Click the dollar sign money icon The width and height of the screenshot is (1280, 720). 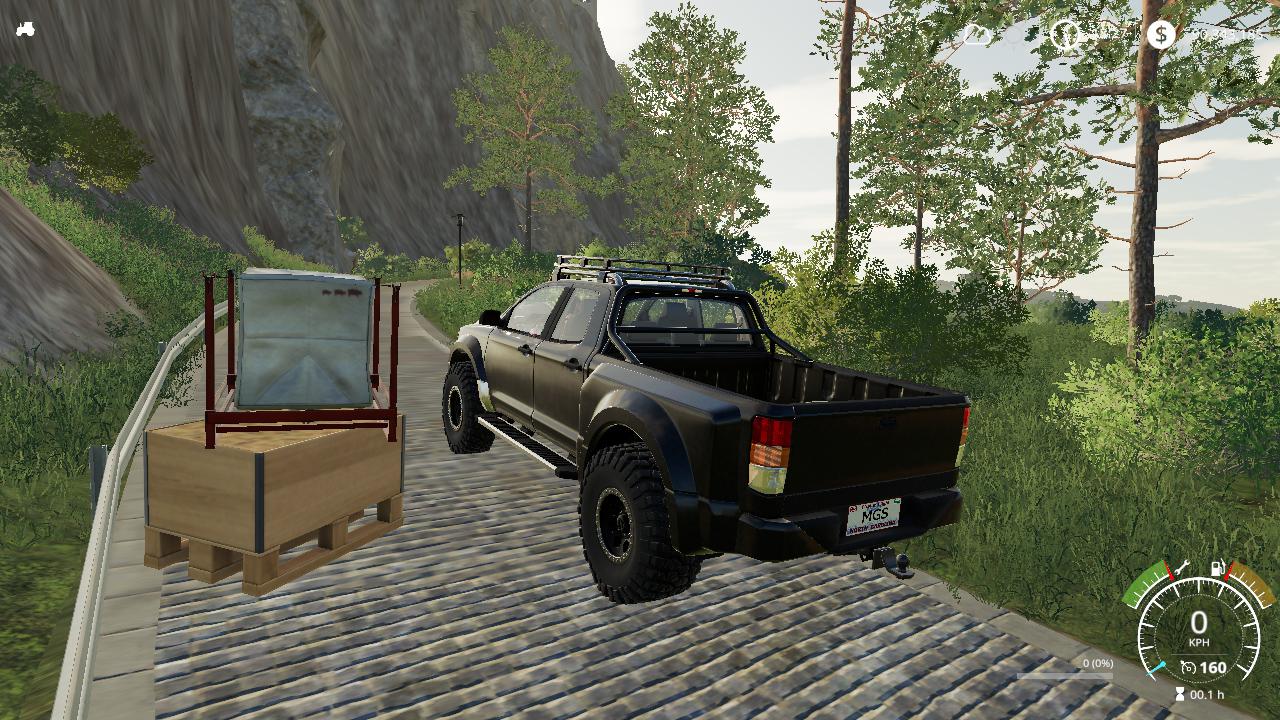pyautogui.click(x=1160, y=35)
